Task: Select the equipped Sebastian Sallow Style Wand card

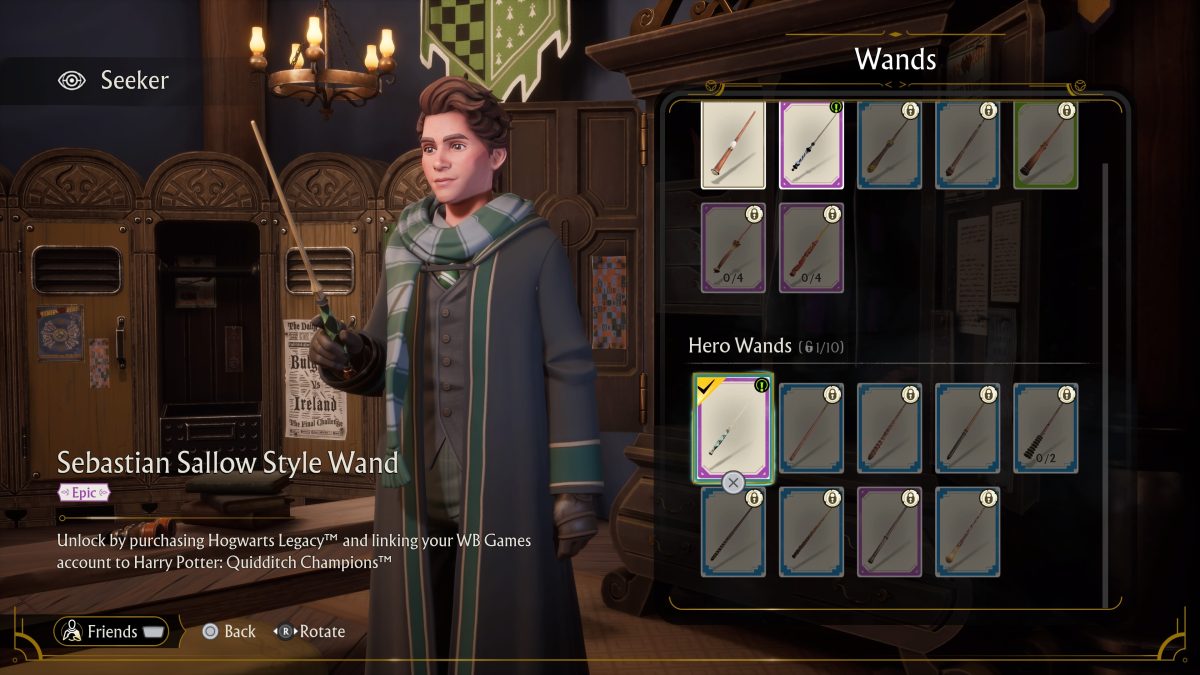Action: 733,428
